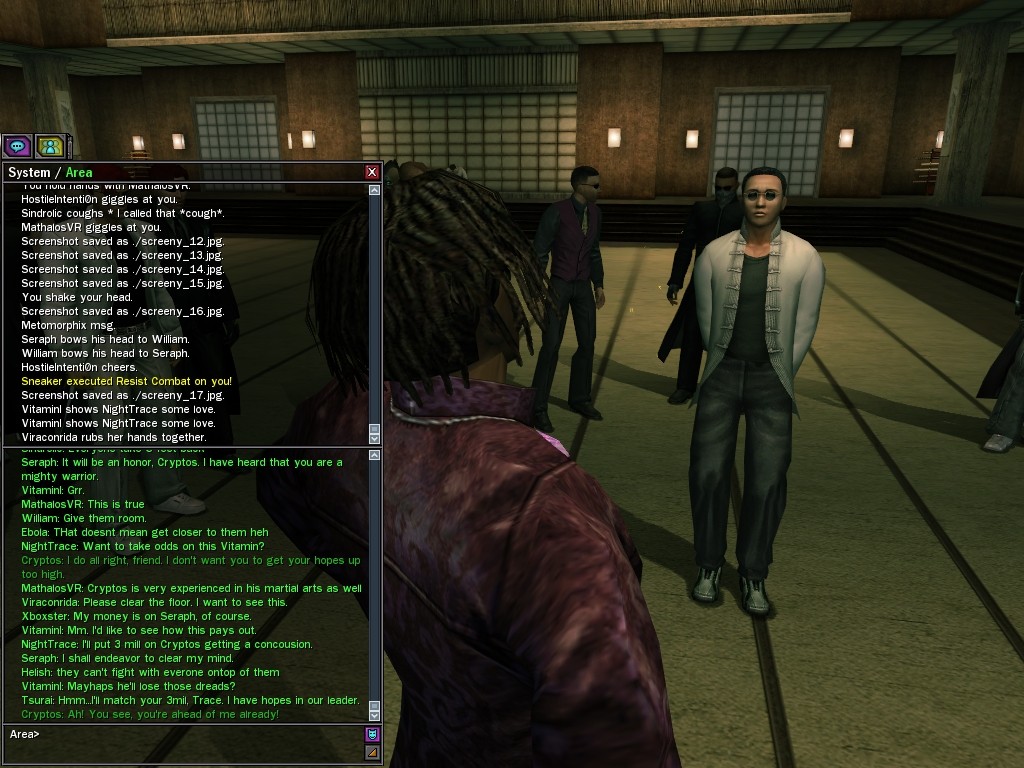Click the area chat scroll-up arrow

[374, 456]
